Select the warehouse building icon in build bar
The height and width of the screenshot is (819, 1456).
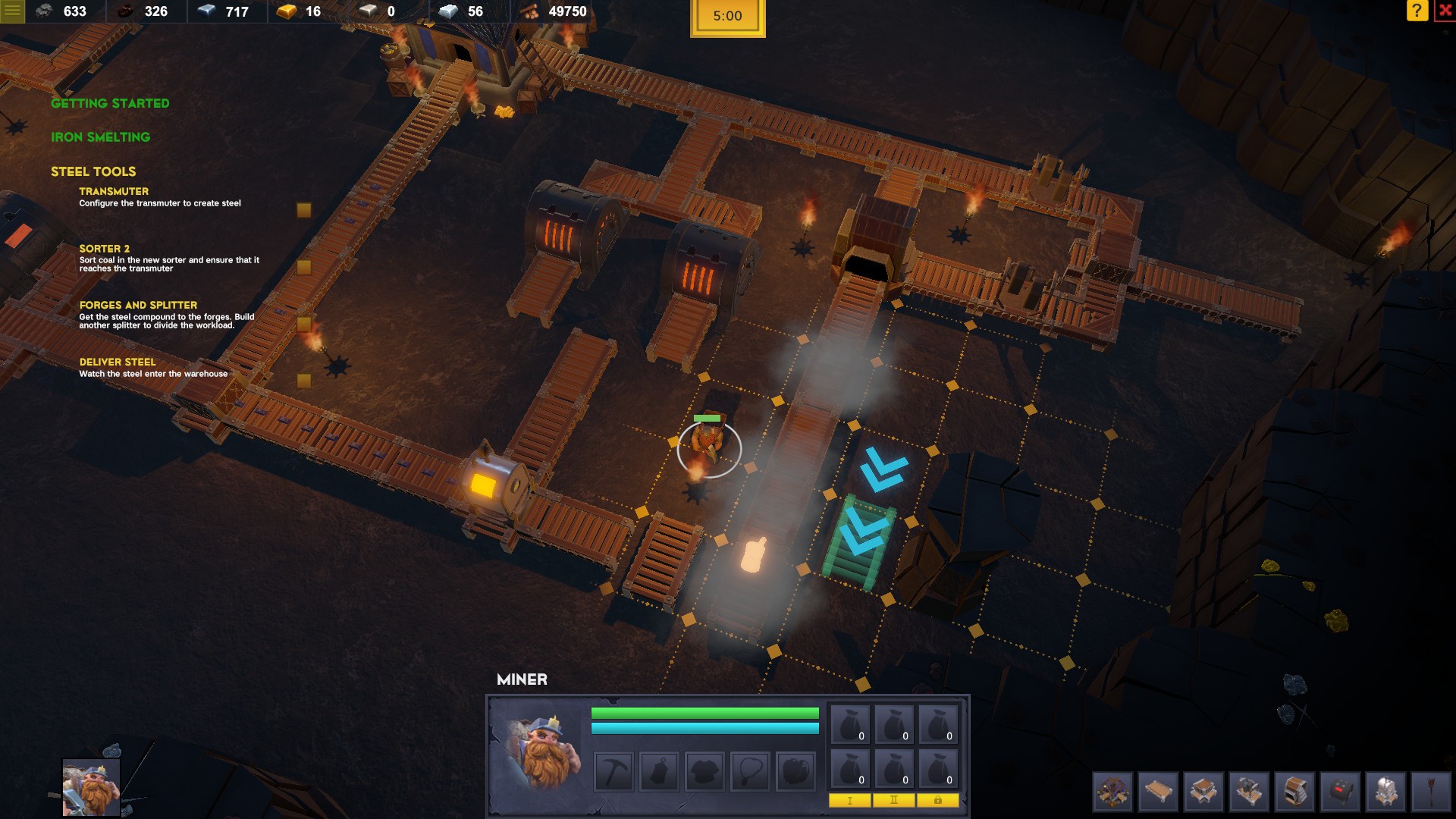coord(1113,789)
